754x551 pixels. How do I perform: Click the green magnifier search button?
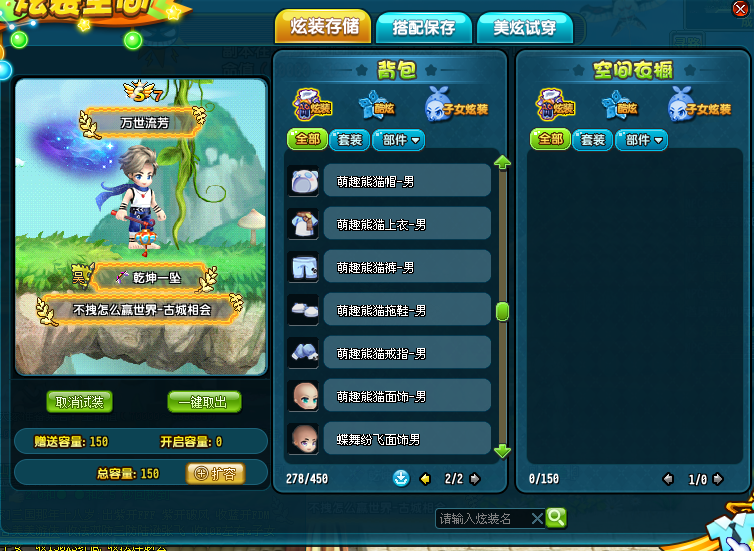(x=556, y=517)
